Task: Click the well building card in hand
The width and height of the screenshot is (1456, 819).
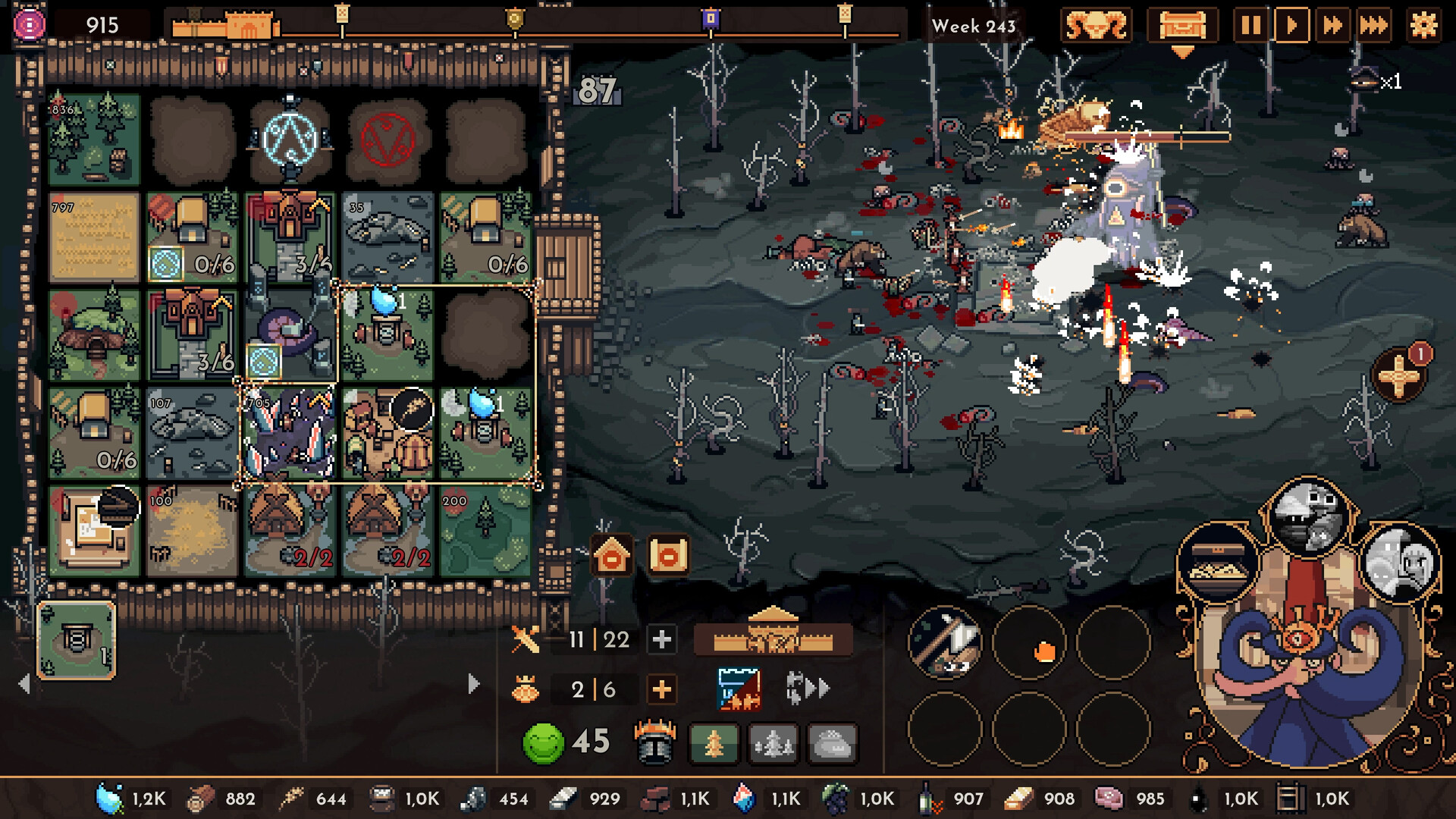Action: pos(76,641)
